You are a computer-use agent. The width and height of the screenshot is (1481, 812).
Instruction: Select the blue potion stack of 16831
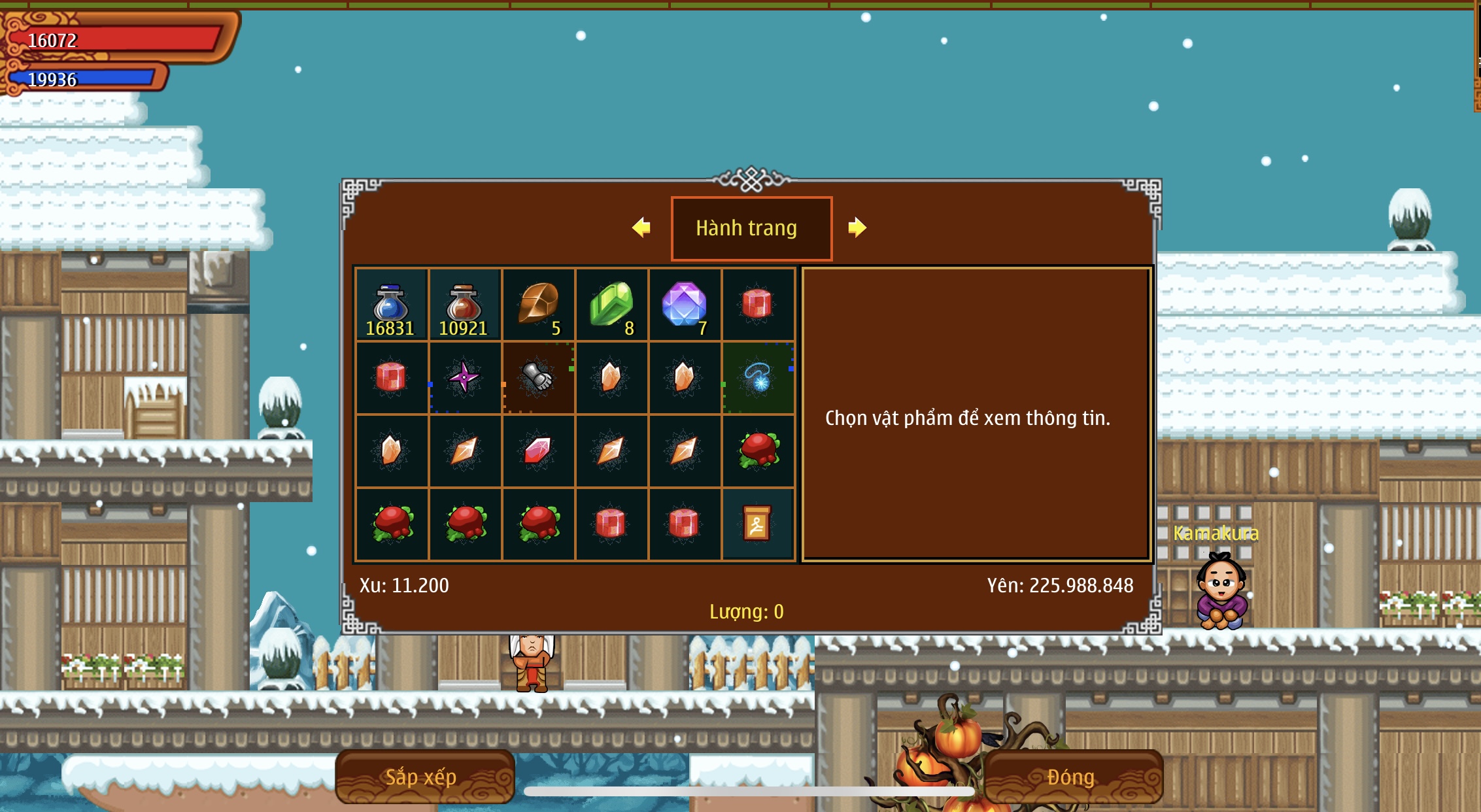pyautogui.click(x=391, y=305)
